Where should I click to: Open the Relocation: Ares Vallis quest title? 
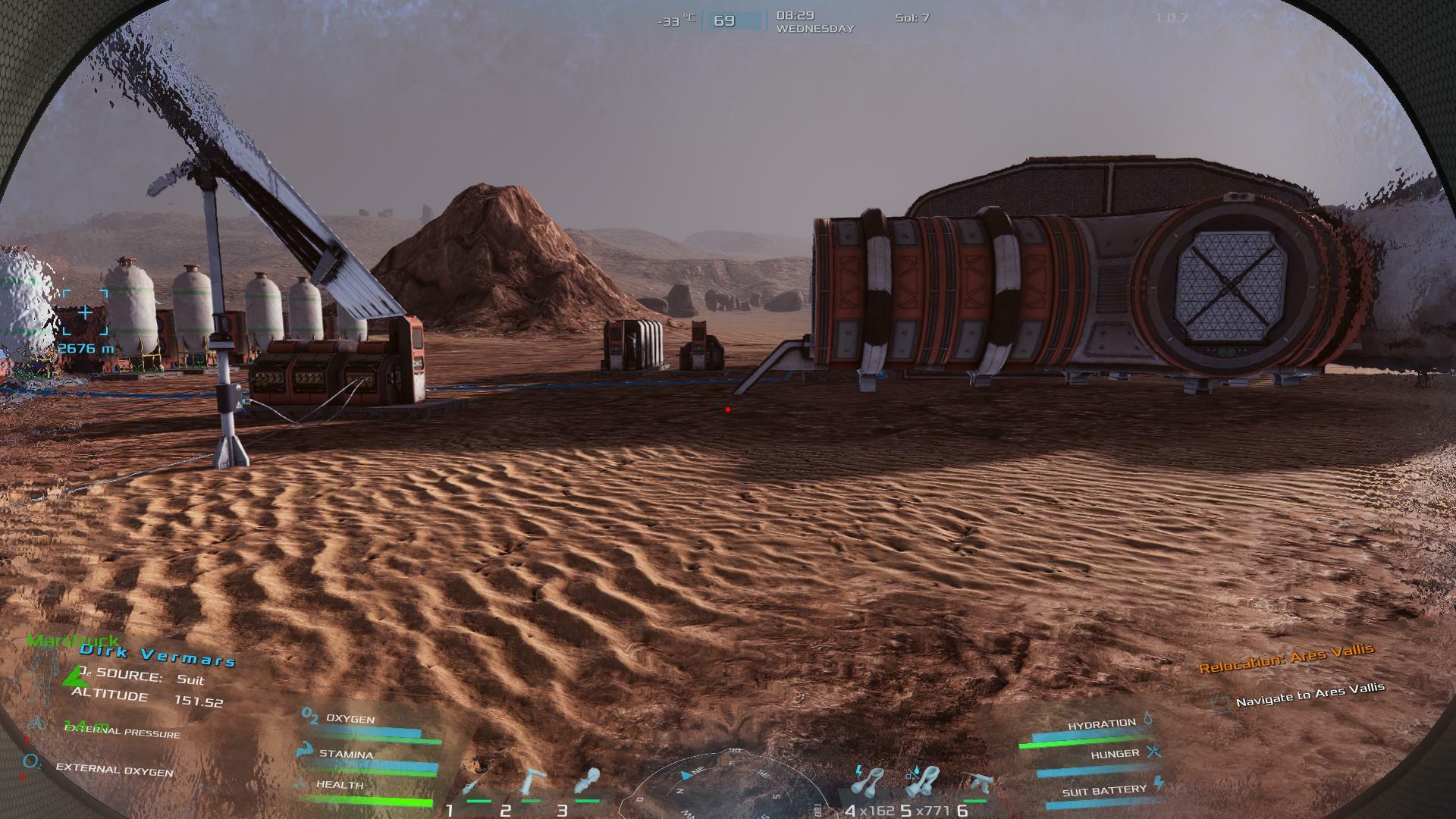(x=1285, y=657)
